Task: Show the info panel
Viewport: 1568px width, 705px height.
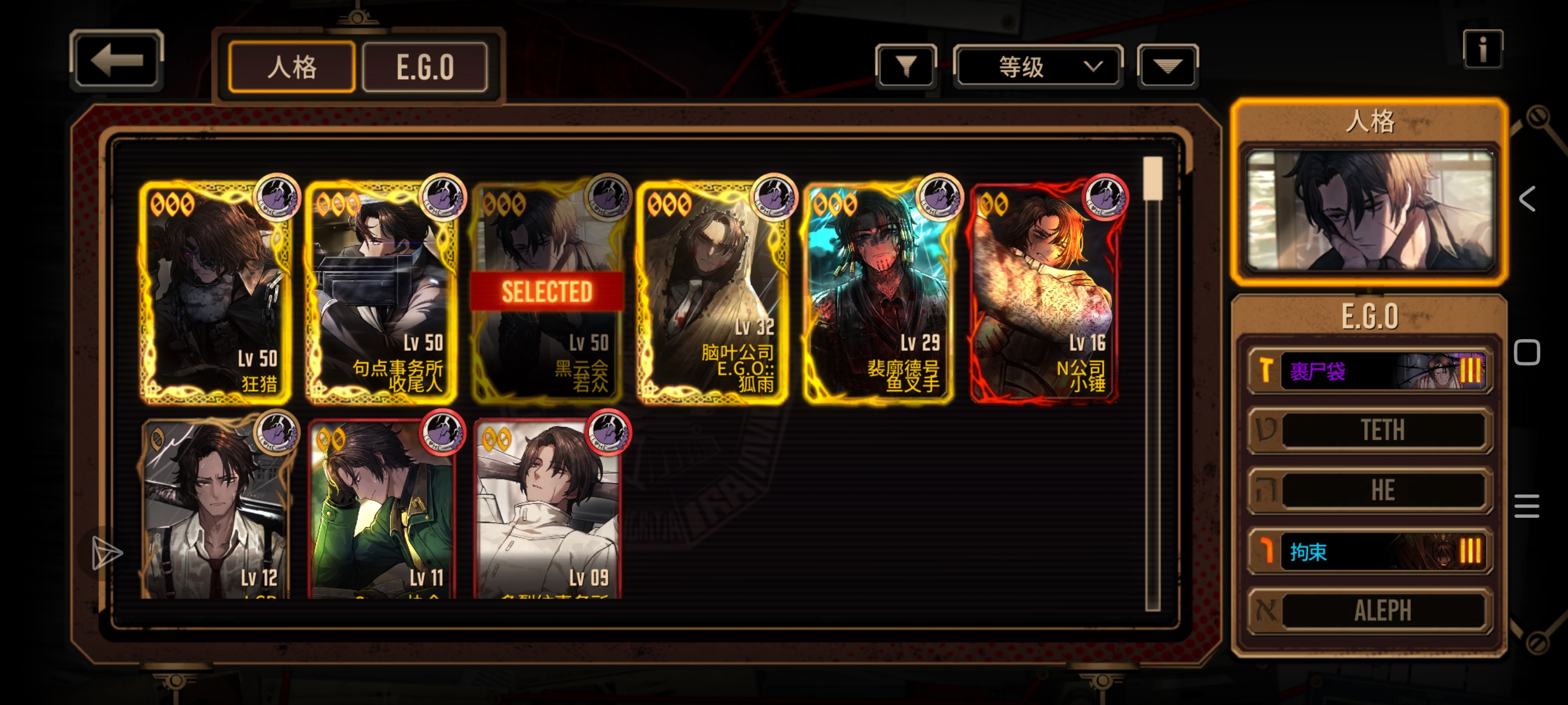Action: click(x=1482, y=49)
